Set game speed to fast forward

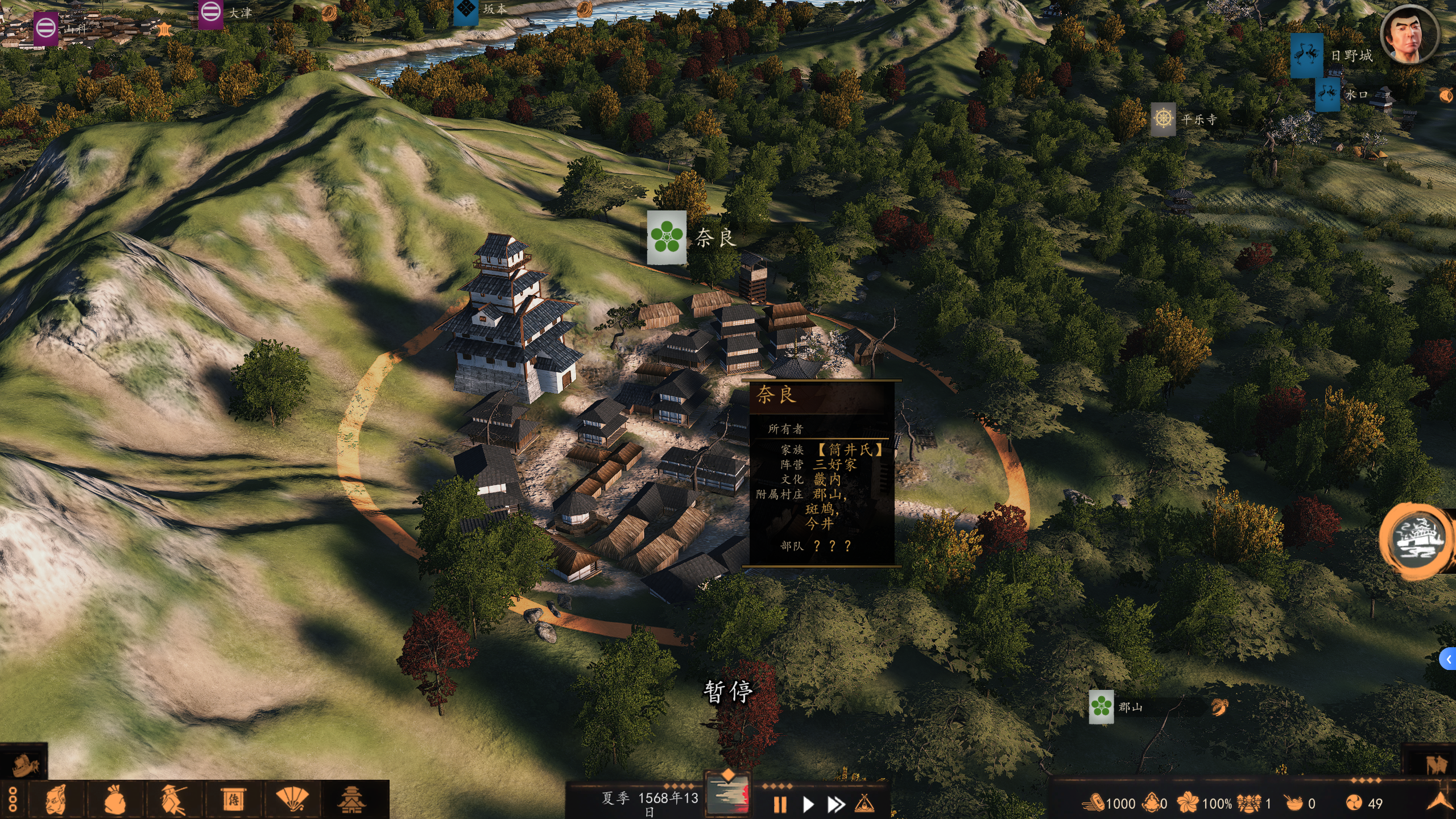(x=835, y=804)
